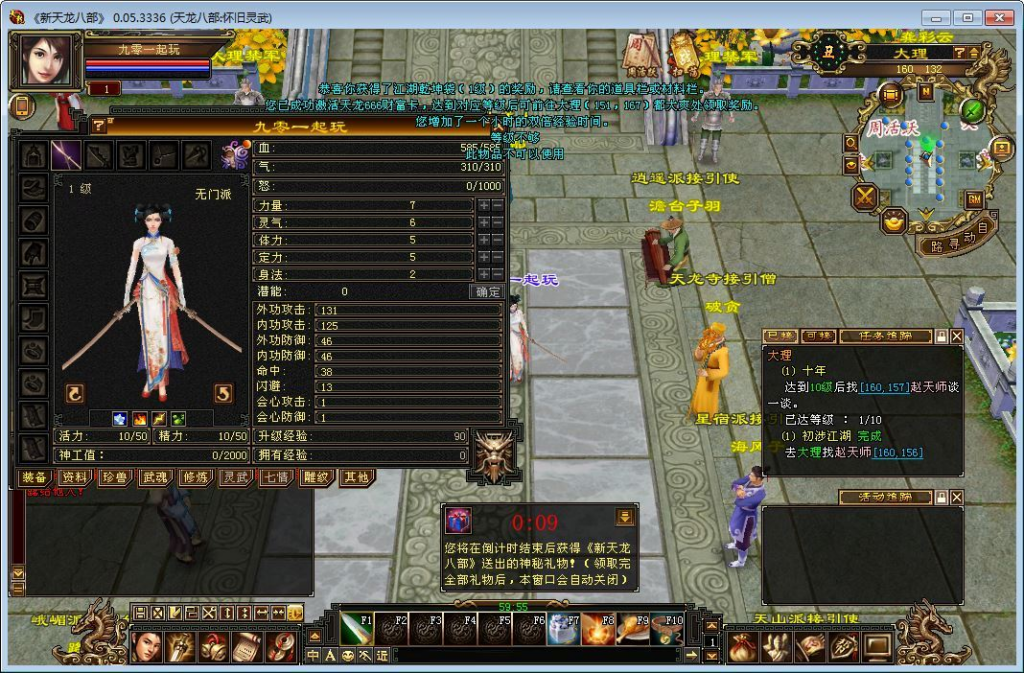
Task: Close the 活动追踪 panel
Action: click(956, 497)
